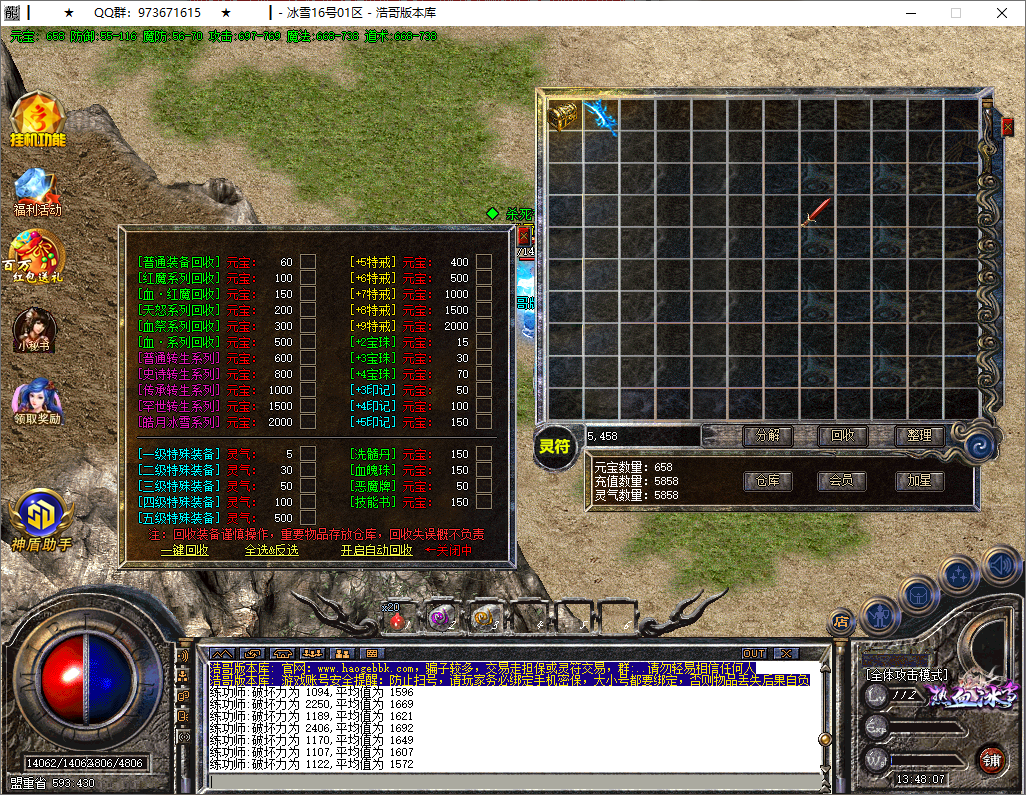Turn on 开启自动回收 auto recycle
Viewport: 1026px width, 795px height.
pos(376,550)
